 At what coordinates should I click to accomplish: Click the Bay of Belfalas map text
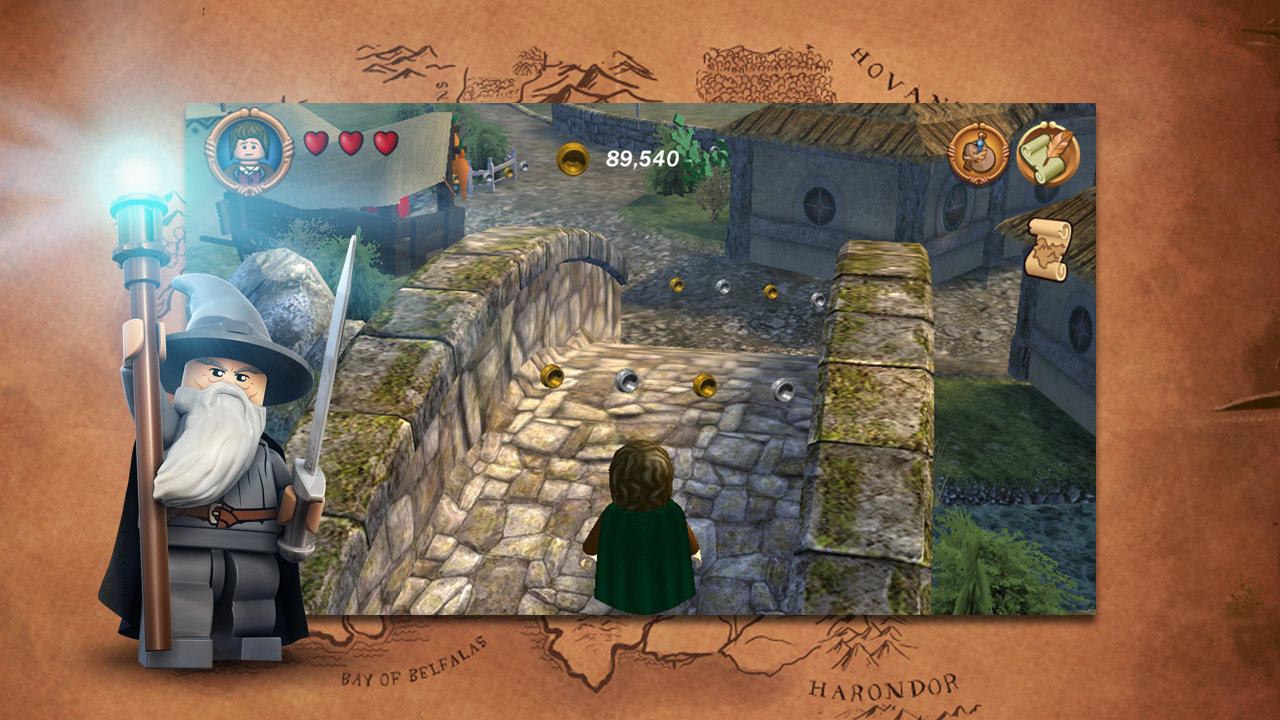coord(410,678)
